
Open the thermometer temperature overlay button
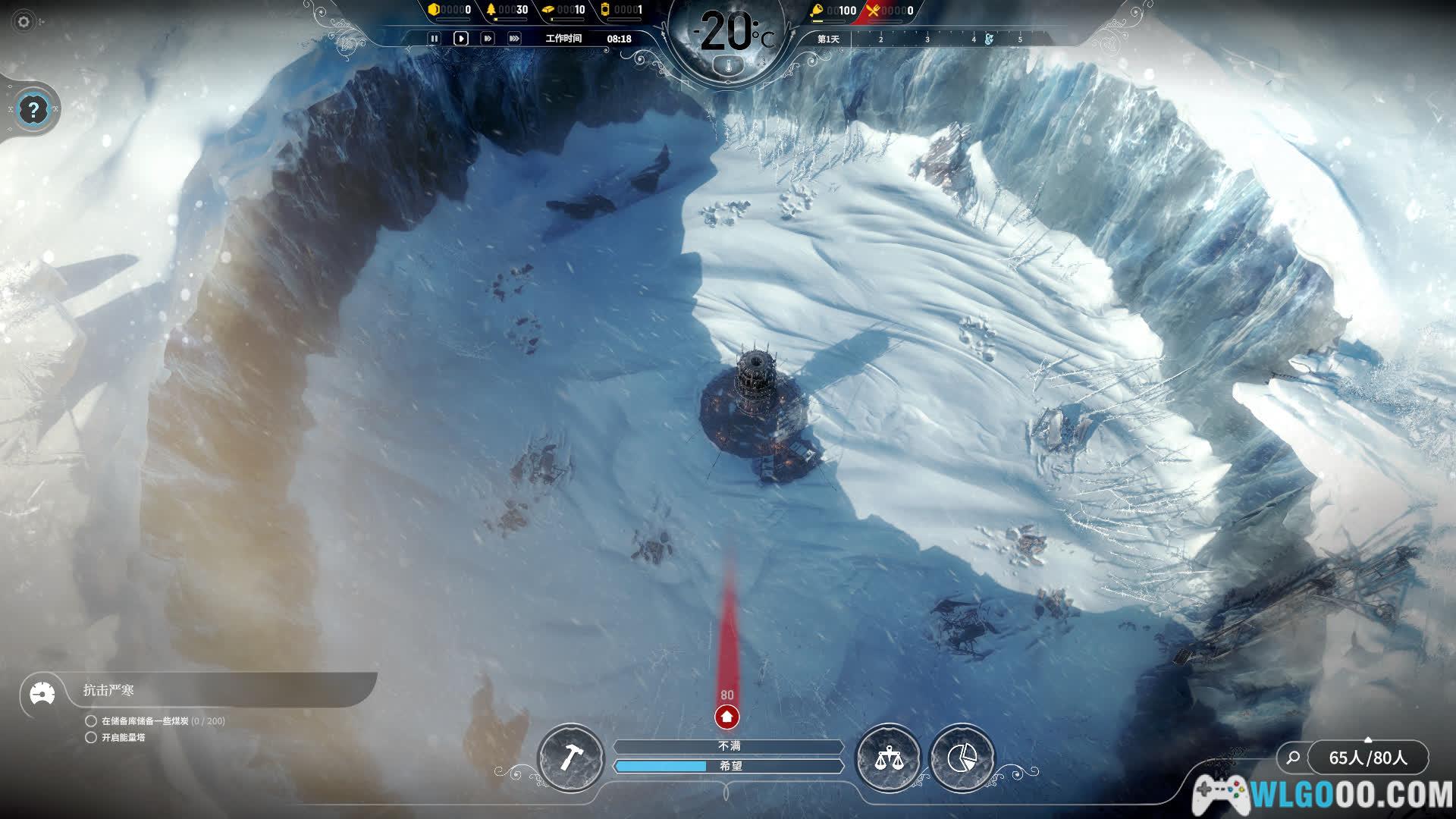pyautogui.click(x=729, y=67)
